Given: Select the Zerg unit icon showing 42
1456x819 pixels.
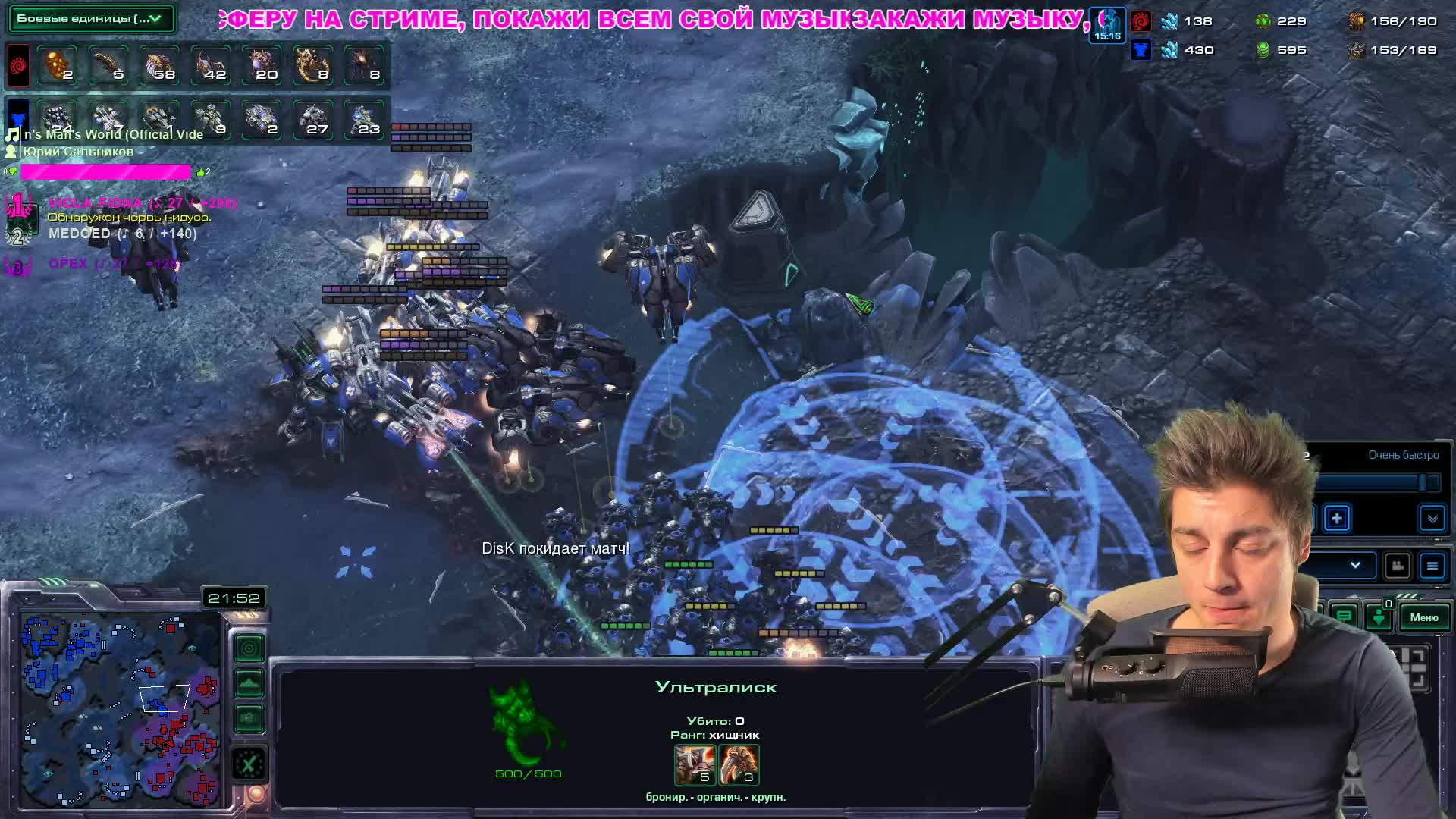Looking at the screenshot, I should 211,65.
